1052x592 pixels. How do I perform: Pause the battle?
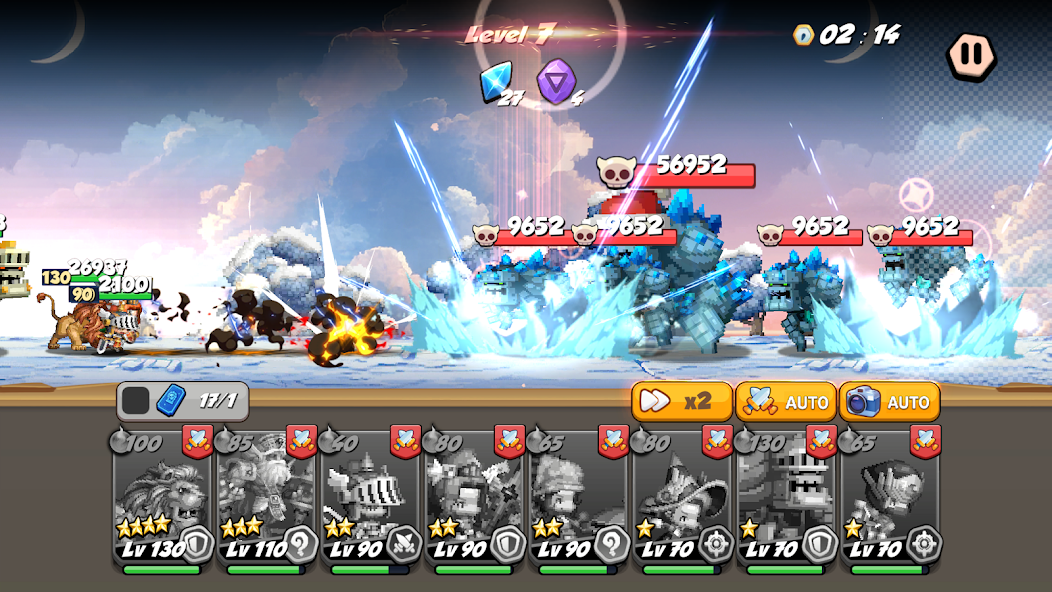(x=971, y=54)
